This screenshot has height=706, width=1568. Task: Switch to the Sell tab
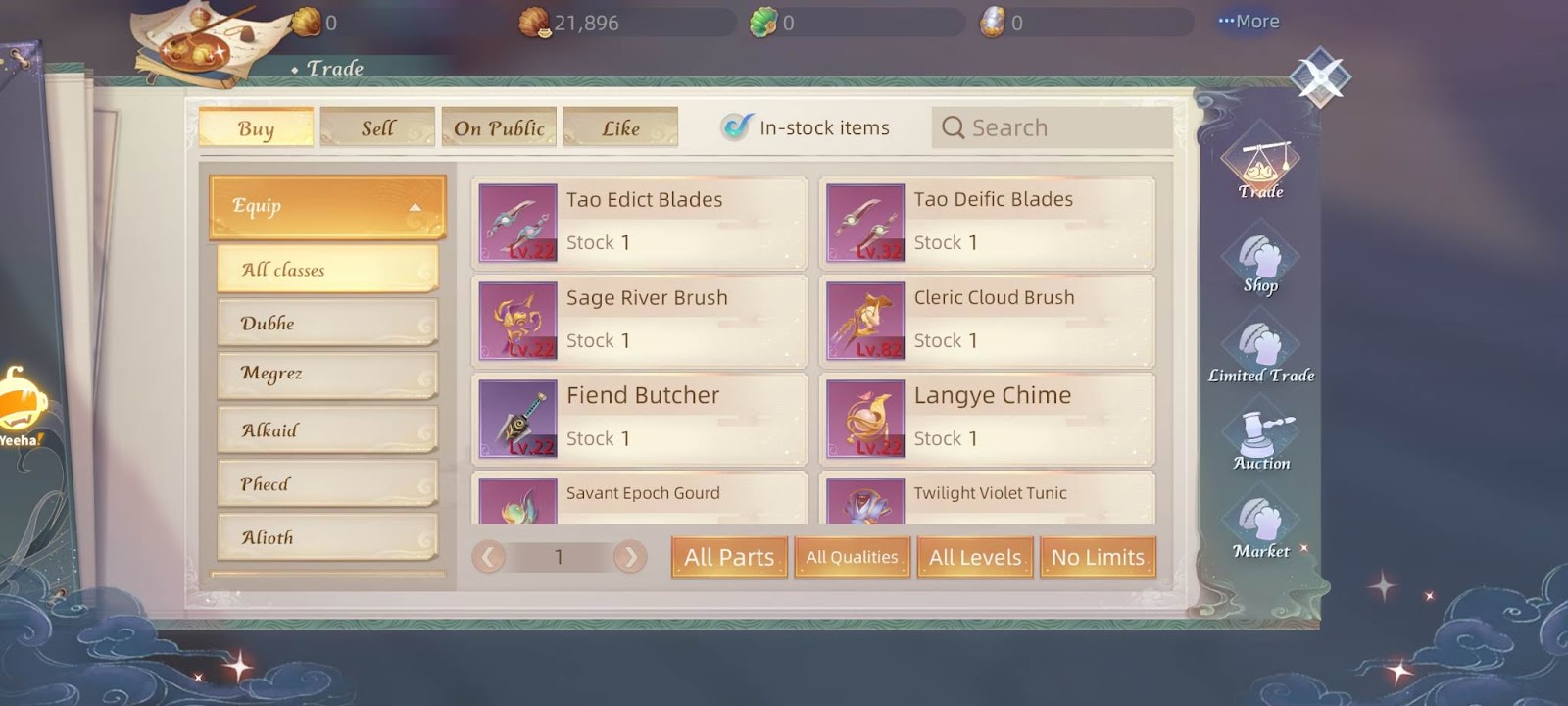tap(377, 128)
